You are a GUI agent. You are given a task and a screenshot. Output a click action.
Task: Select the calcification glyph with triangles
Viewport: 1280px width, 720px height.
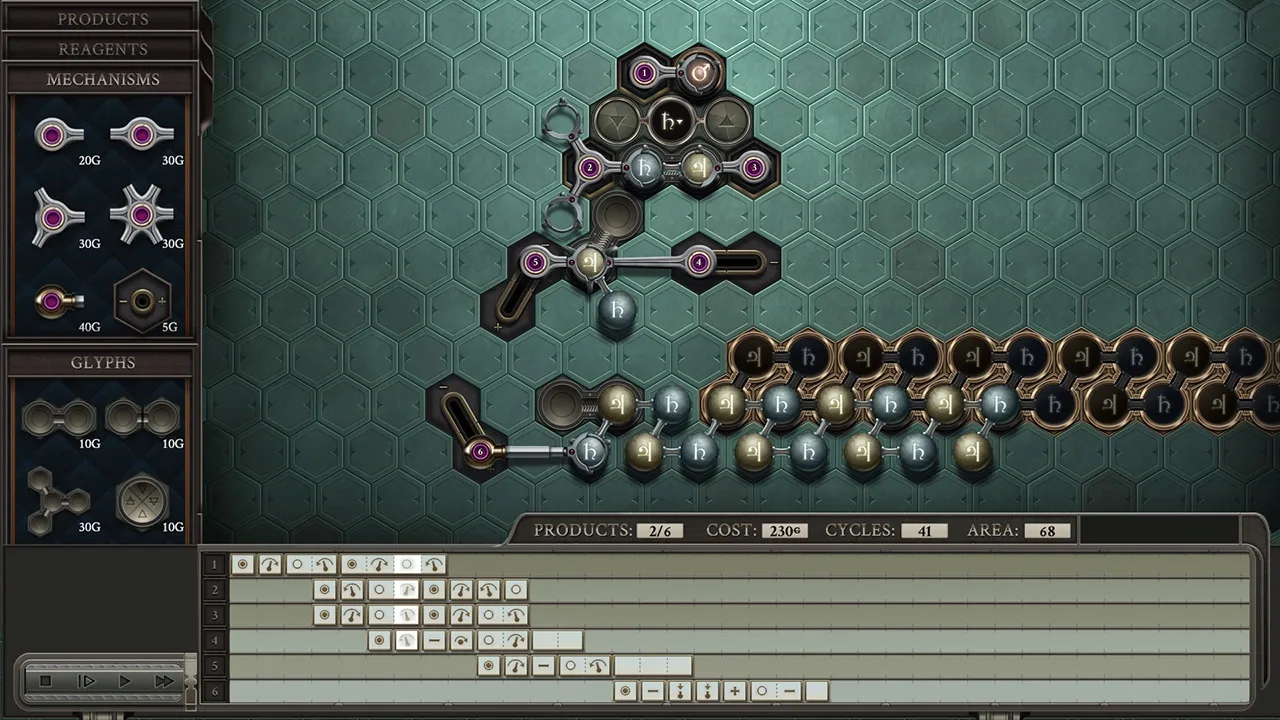[x=141, y=500]
